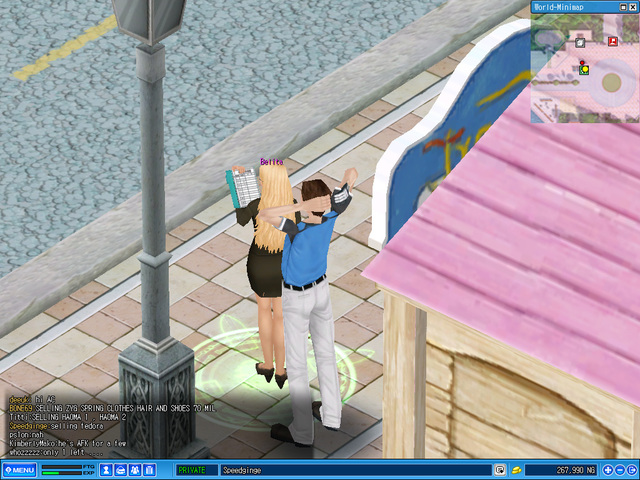Viewport: 640px width, 480px height.
Task: Select the red marker on the minimap
Action: coord(612,42)
